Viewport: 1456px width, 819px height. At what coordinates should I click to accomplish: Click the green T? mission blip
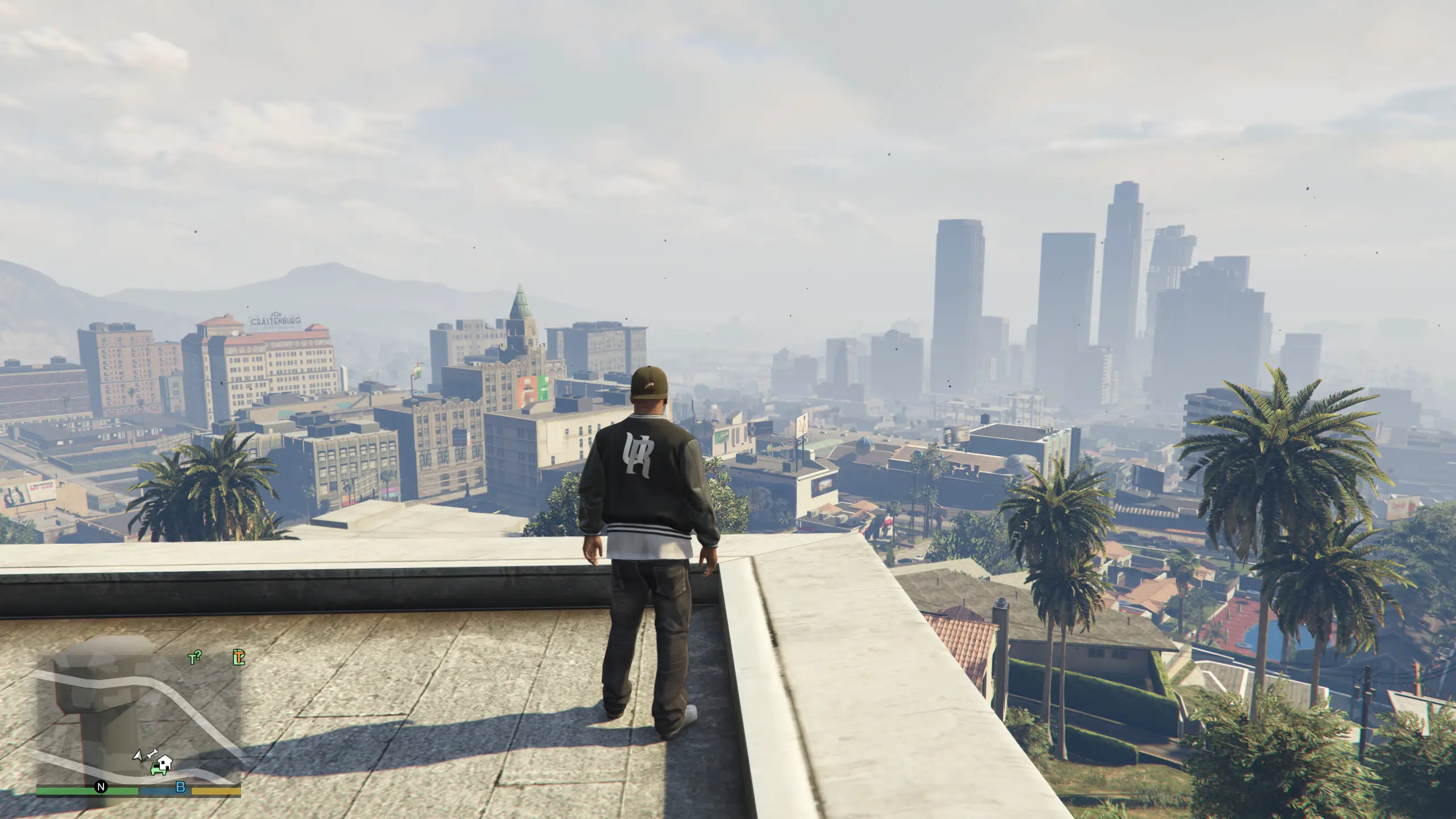pos(195,658)
